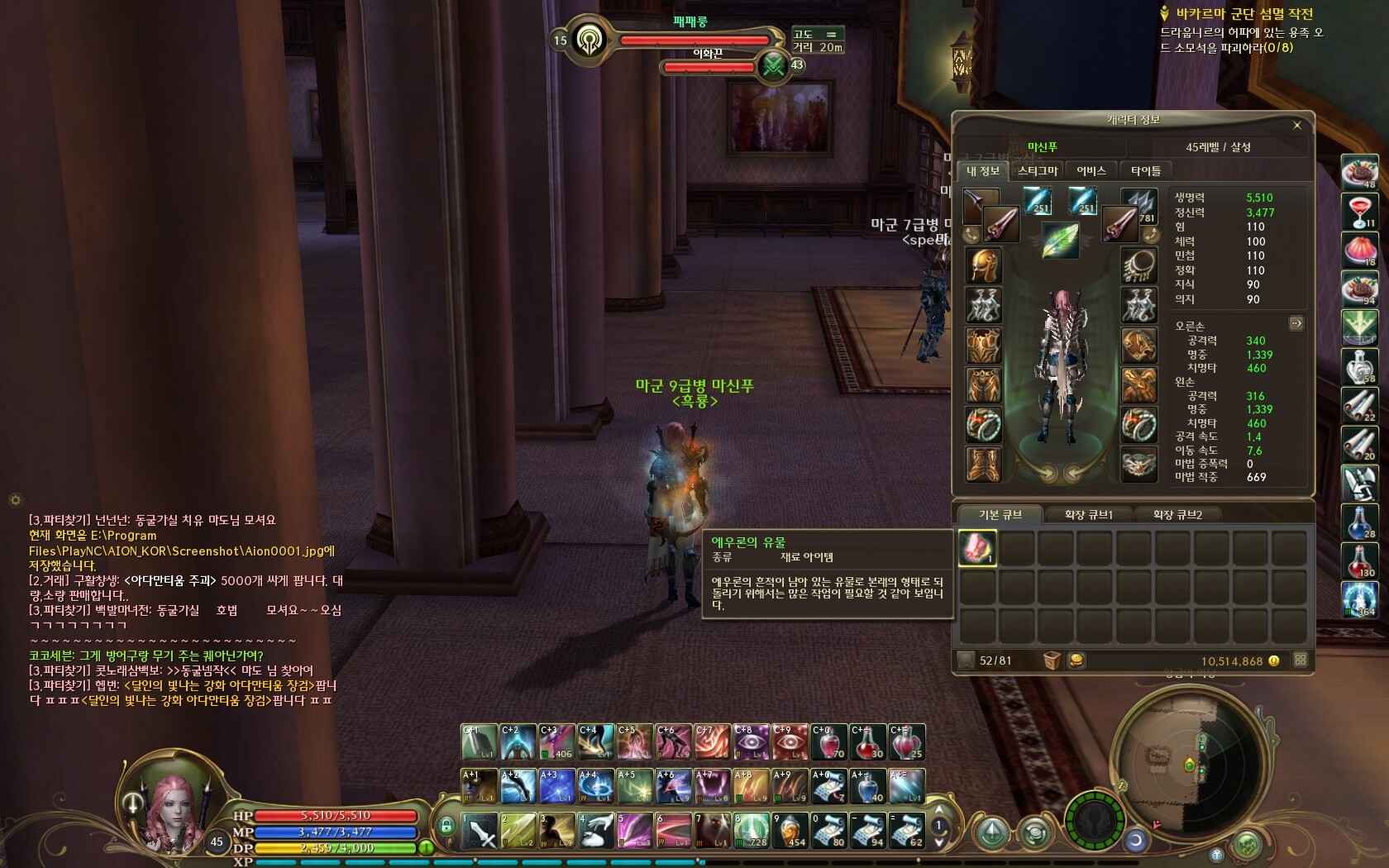Screen dimensions: 1389x868
Task: Open the 어비스 tab
Action: tap(1091, 171)
